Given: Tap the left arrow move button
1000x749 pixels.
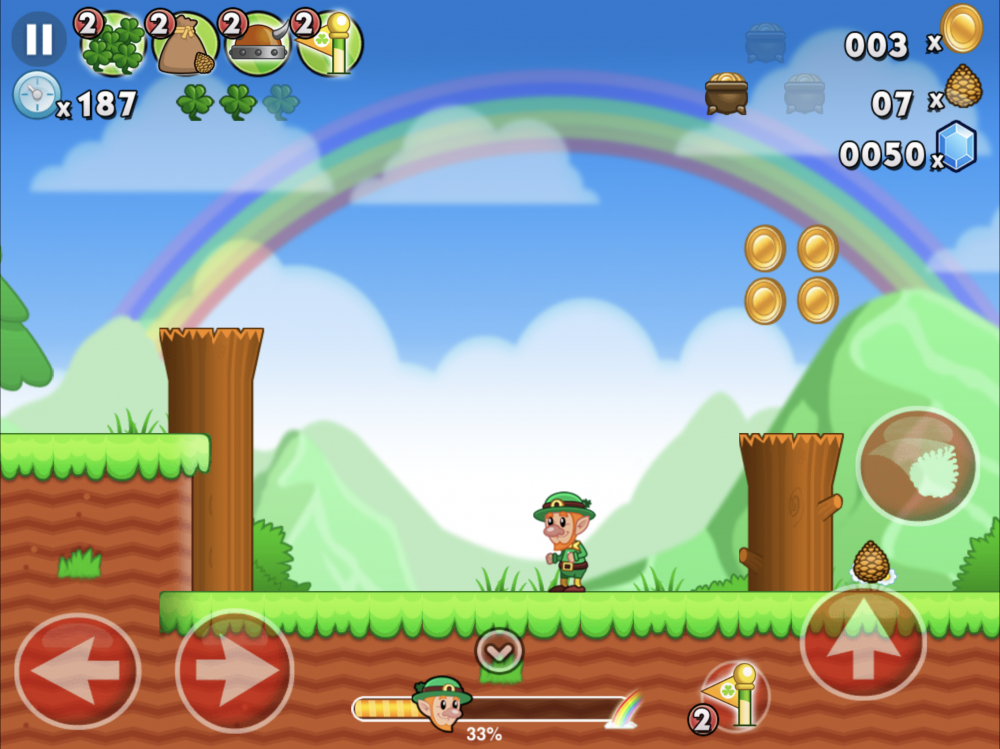Looking at the screenshot, I should click(x=77, y=670).
